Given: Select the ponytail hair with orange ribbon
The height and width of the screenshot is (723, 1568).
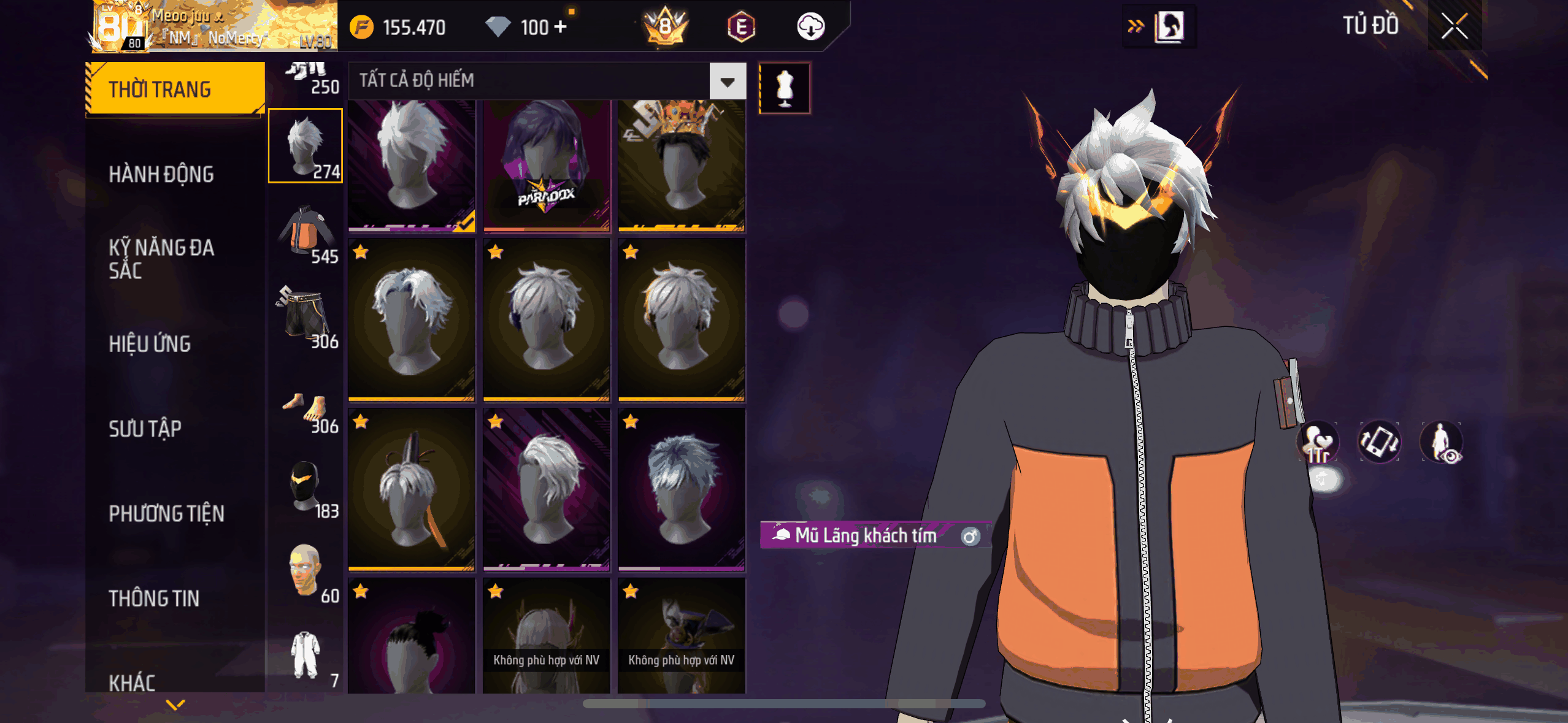Looking at the screenshot, I should tap(411, 489).
